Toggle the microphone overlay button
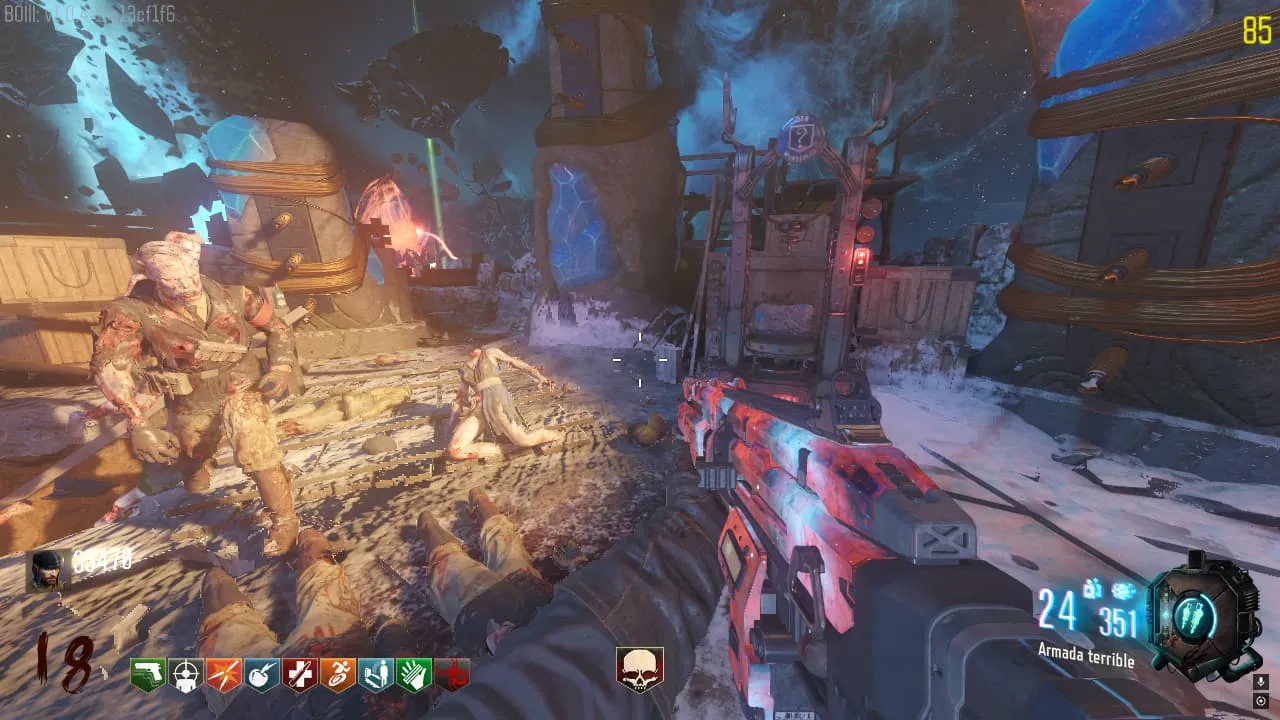 tap(1260, 682)
